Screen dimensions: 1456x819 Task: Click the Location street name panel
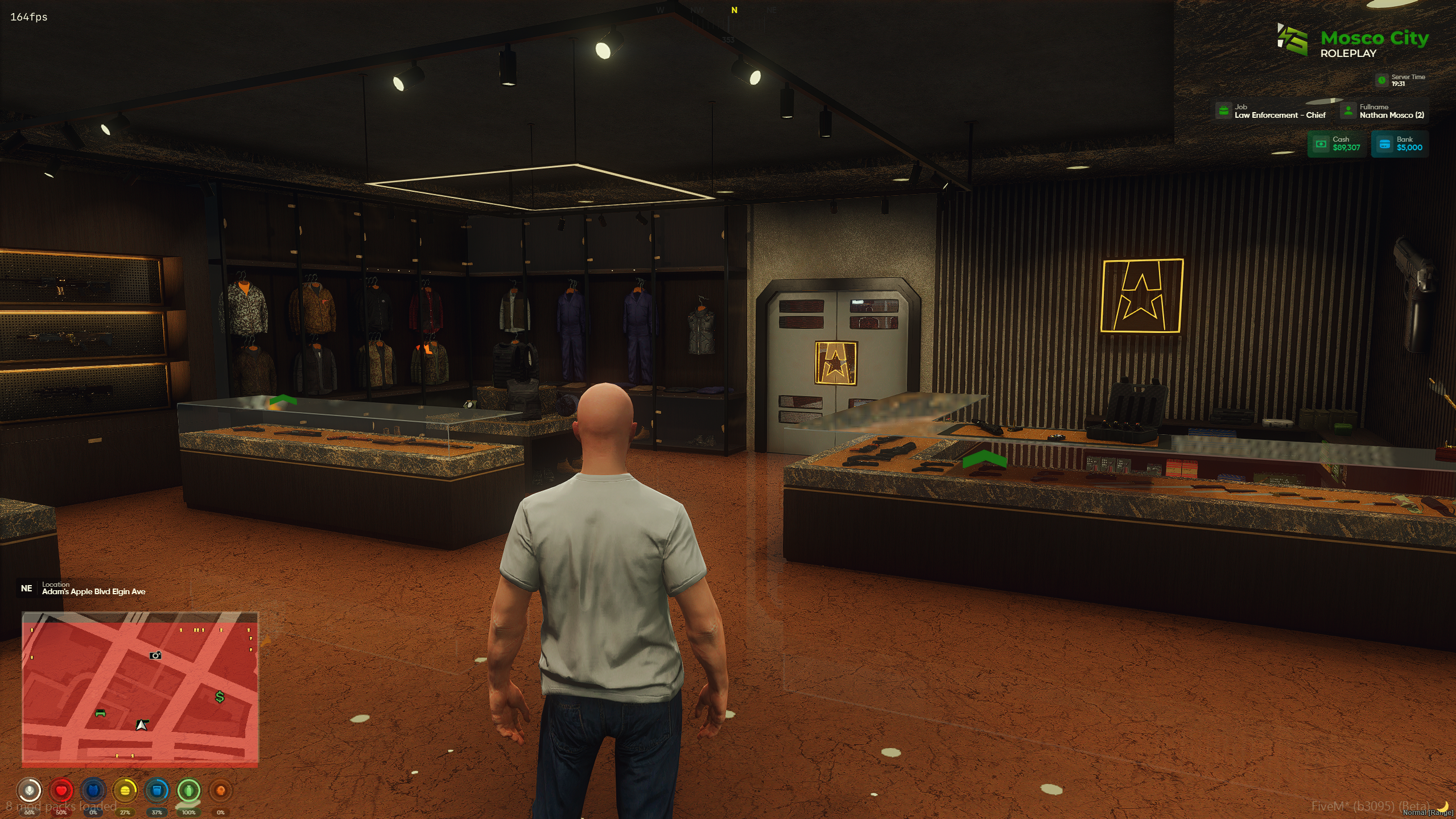point(93,588)
